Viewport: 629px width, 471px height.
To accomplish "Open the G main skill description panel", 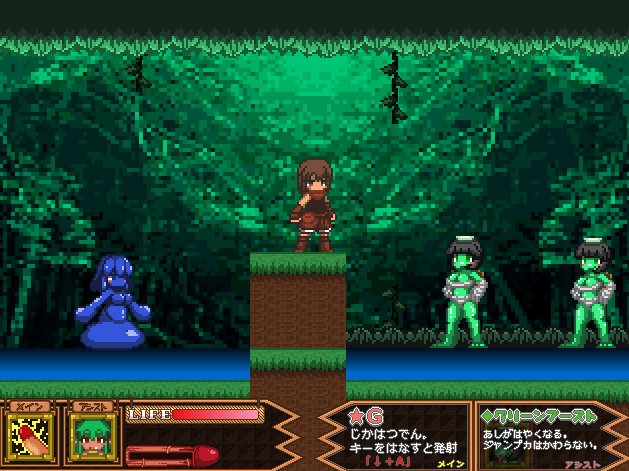I will point(394,435).
